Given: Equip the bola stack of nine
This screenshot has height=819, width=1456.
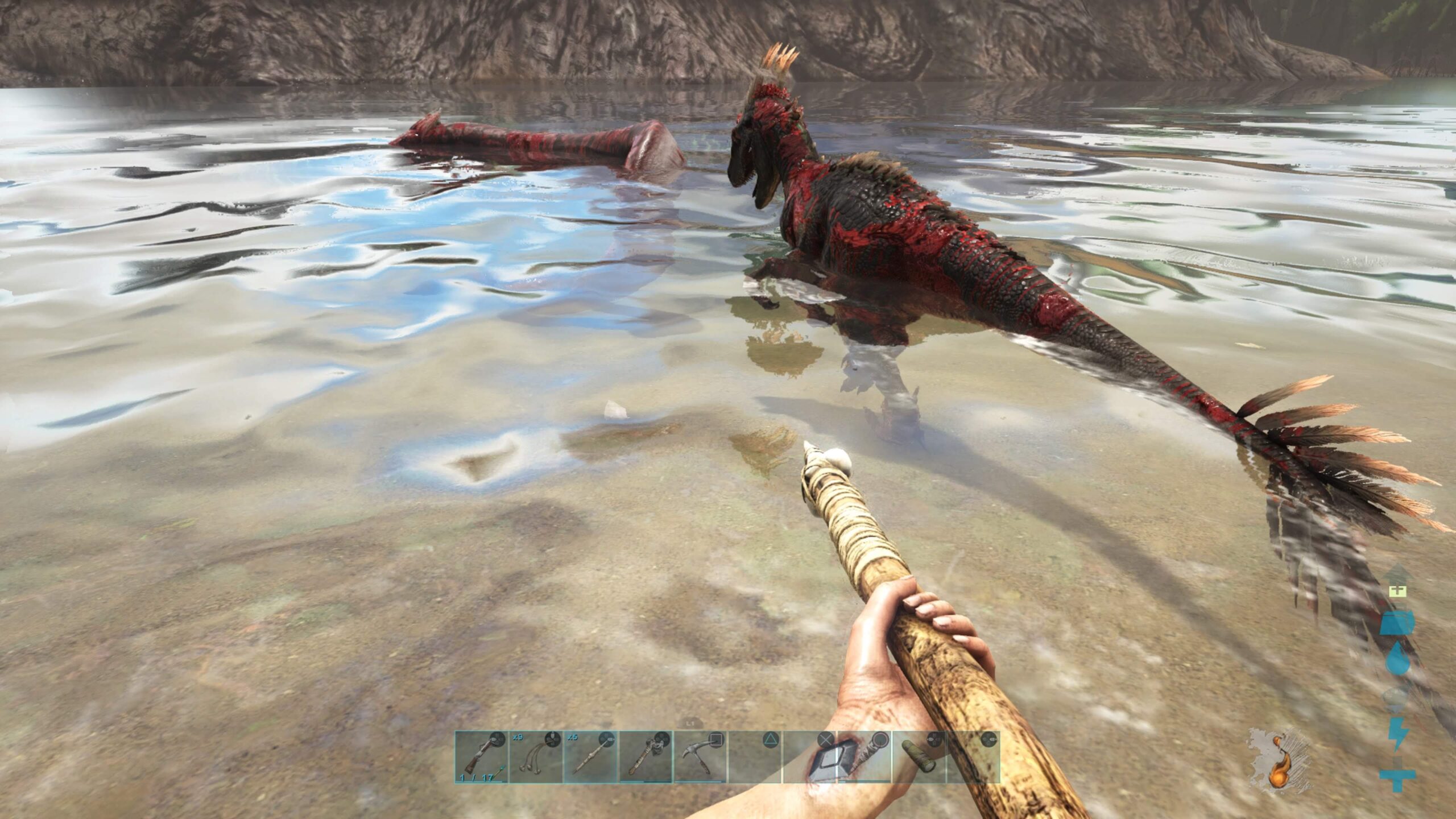Looking at the screenshot, I should coord(536,757).
